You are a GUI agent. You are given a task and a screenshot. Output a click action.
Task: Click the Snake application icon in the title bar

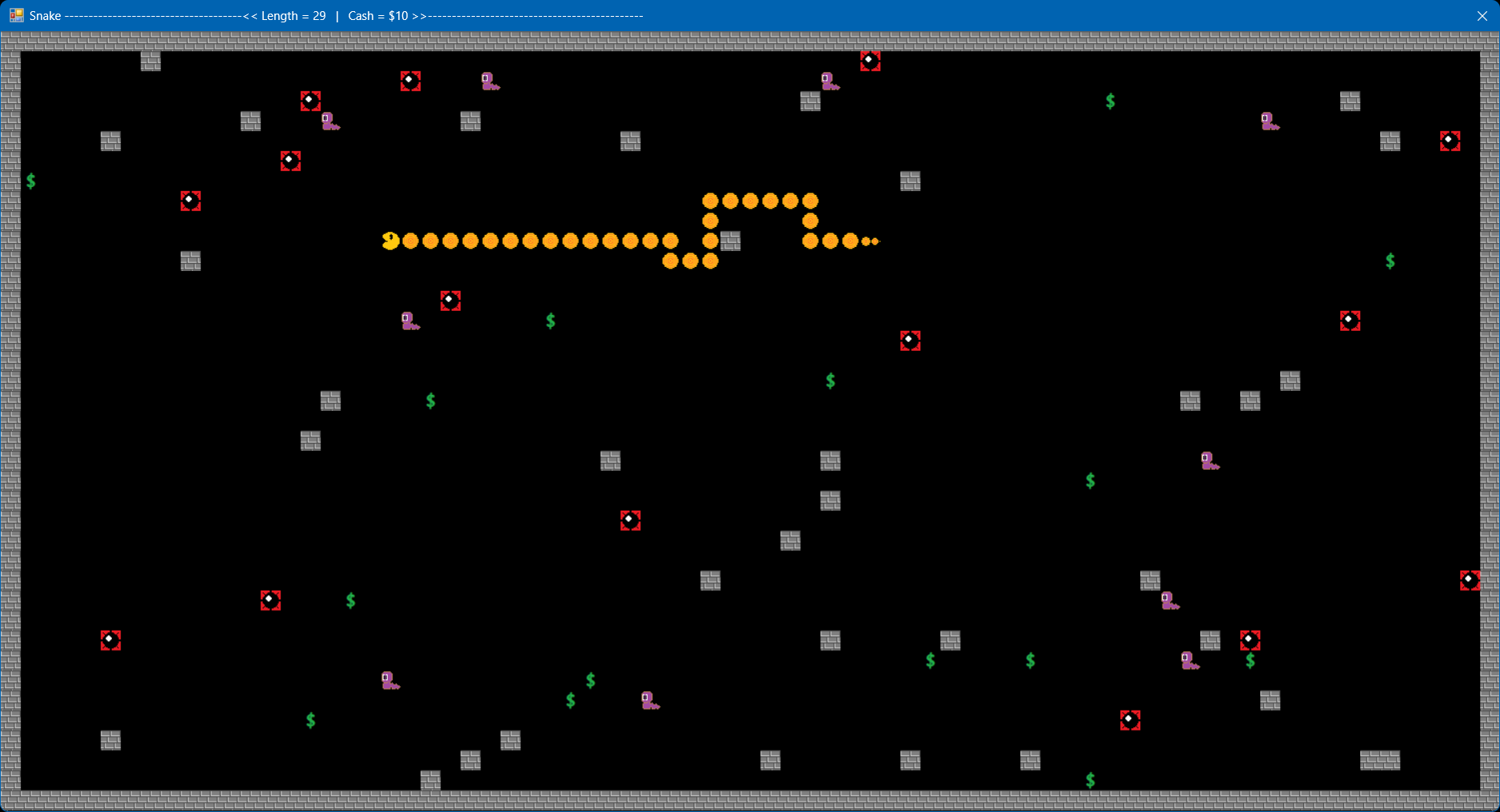16,15
